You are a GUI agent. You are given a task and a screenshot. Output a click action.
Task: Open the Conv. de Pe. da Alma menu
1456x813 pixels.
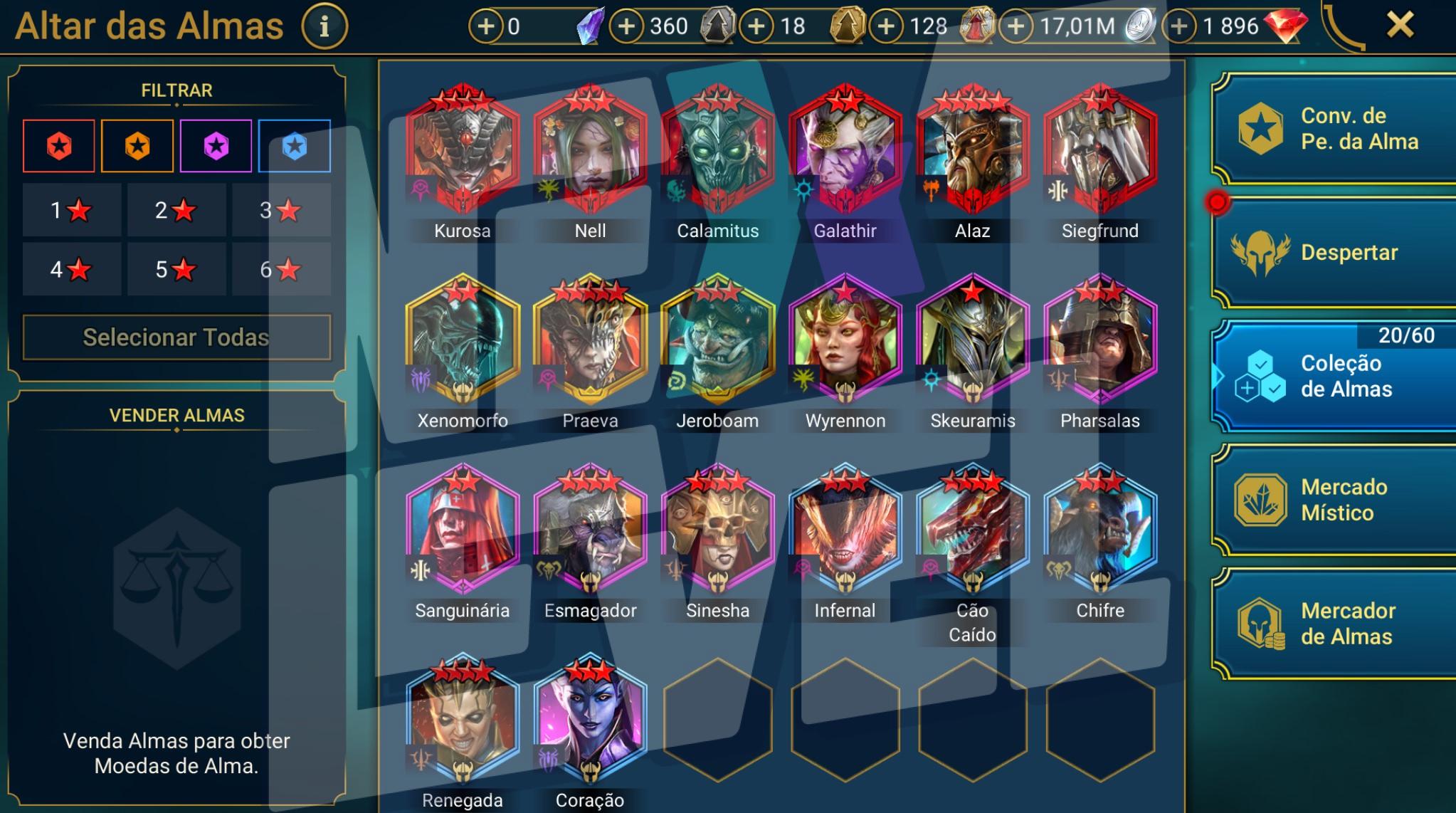(x=1334, y=129)
